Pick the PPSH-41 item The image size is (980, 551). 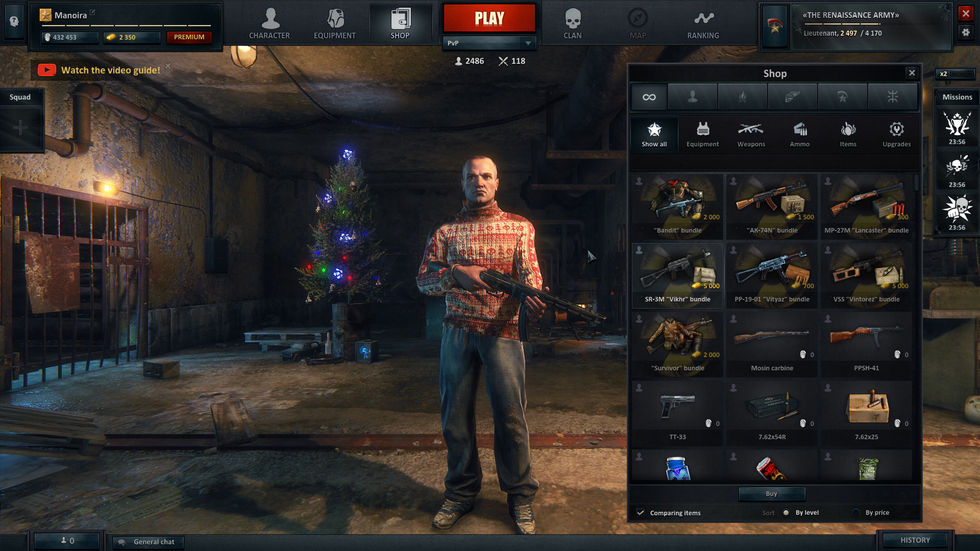(x=866, y=344)
